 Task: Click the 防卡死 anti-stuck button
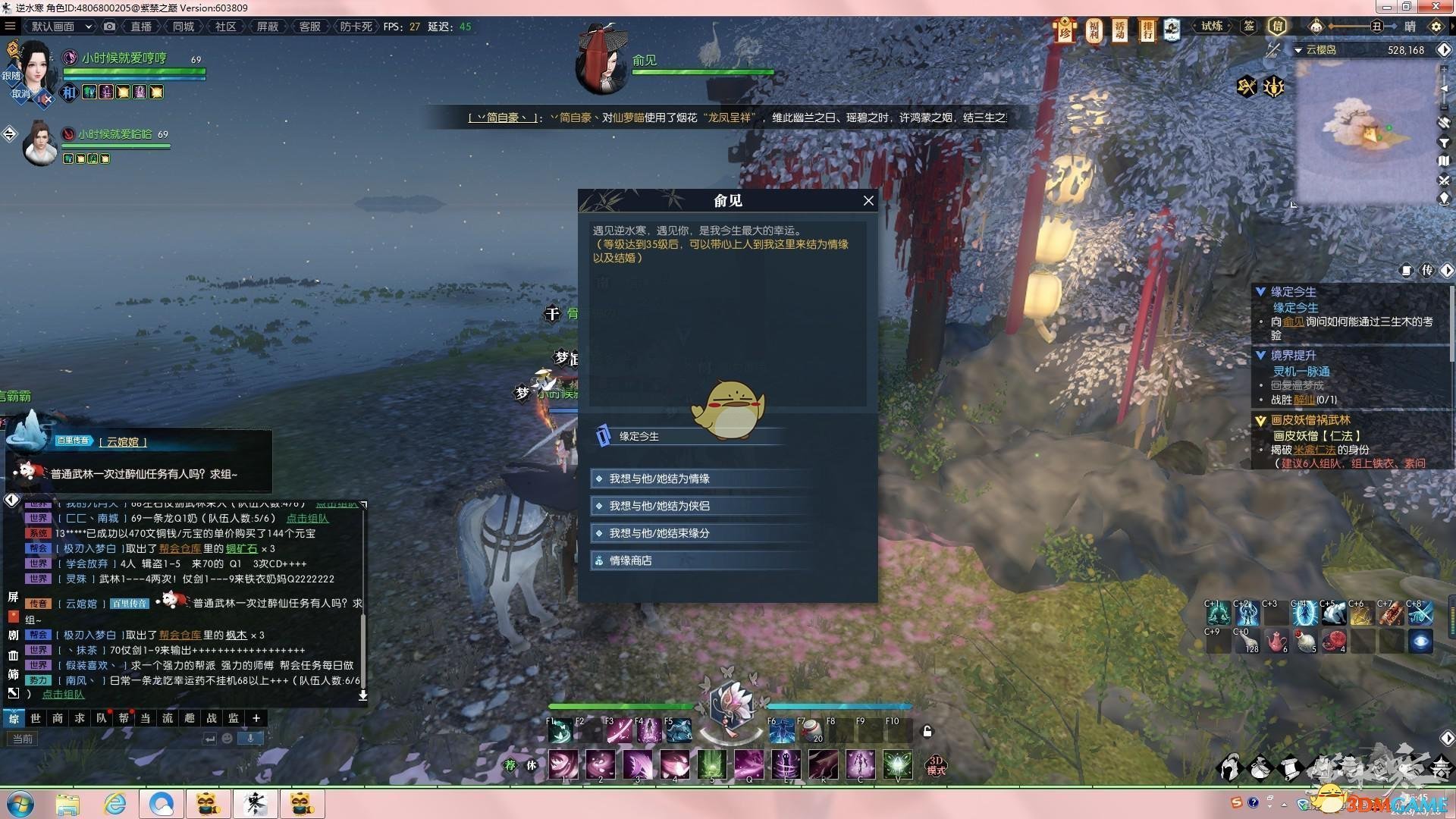pyautogui.click(x=356, y=27)
